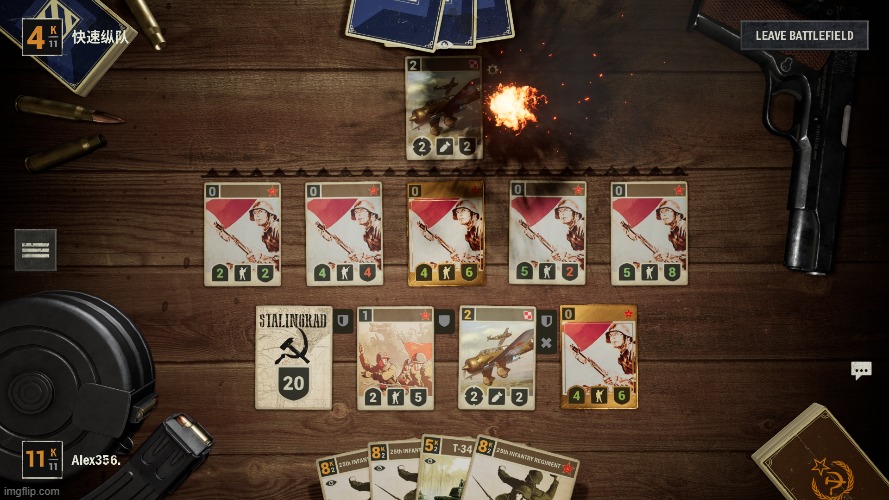889x500 pixels.
Task: Choose the 2/5 infantry card beside Stalingrad
Action: pyautogui.click(x=395, y=357)
